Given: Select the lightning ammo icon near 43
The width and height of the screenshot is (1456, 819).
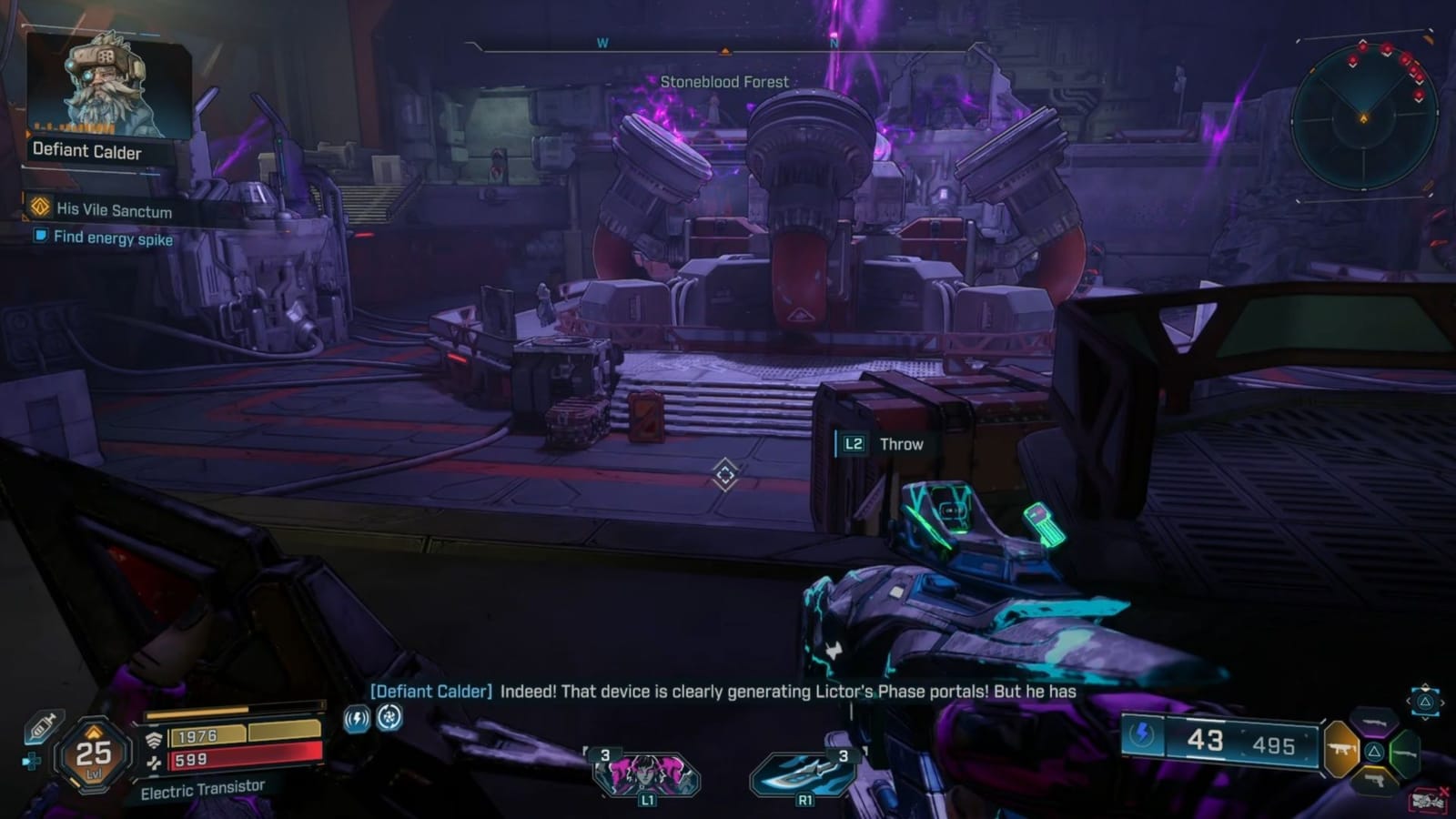Looking at the screenshot, I should [1140, 735].
